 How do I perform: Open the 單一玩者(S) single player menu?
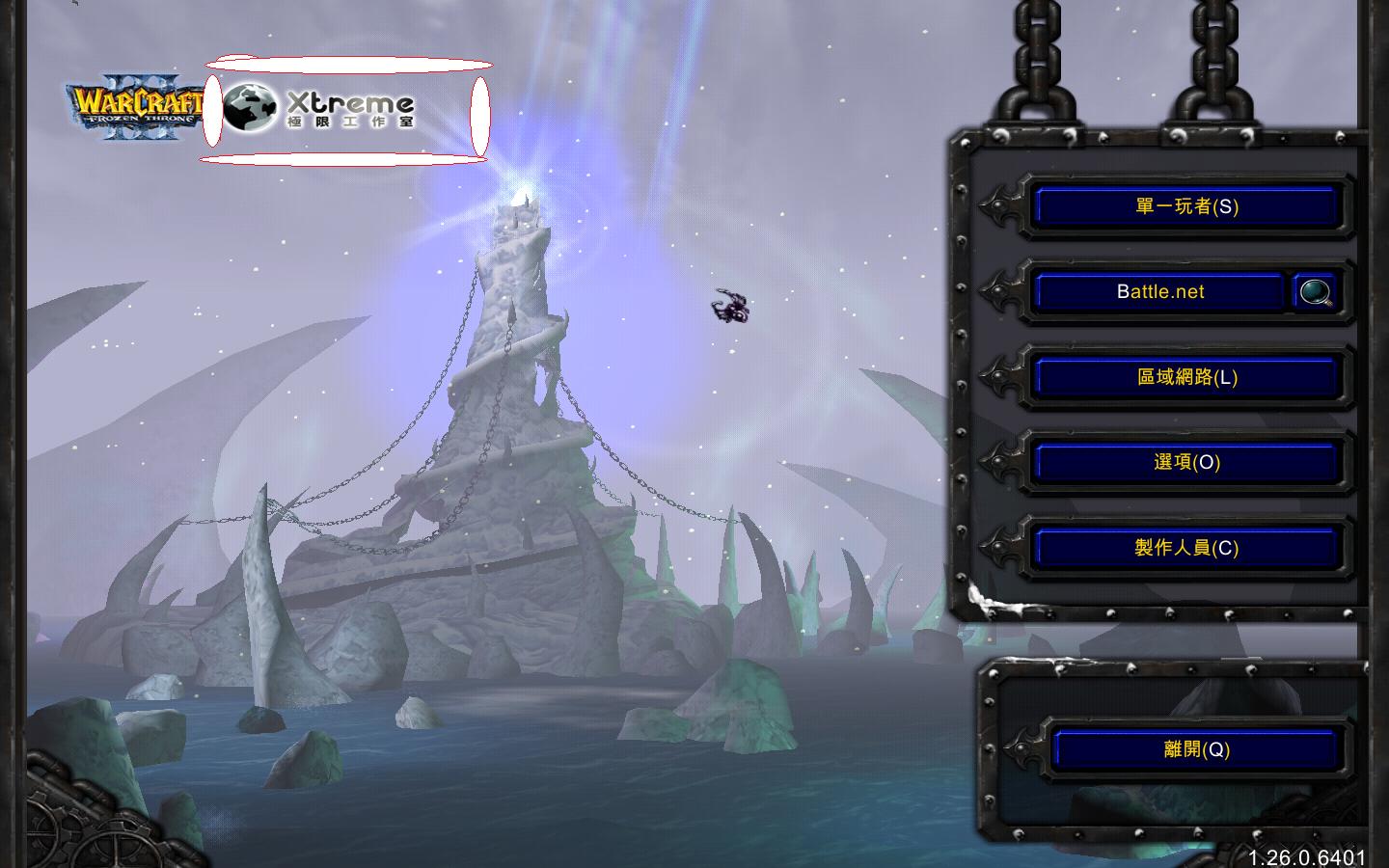[1185, 206]
